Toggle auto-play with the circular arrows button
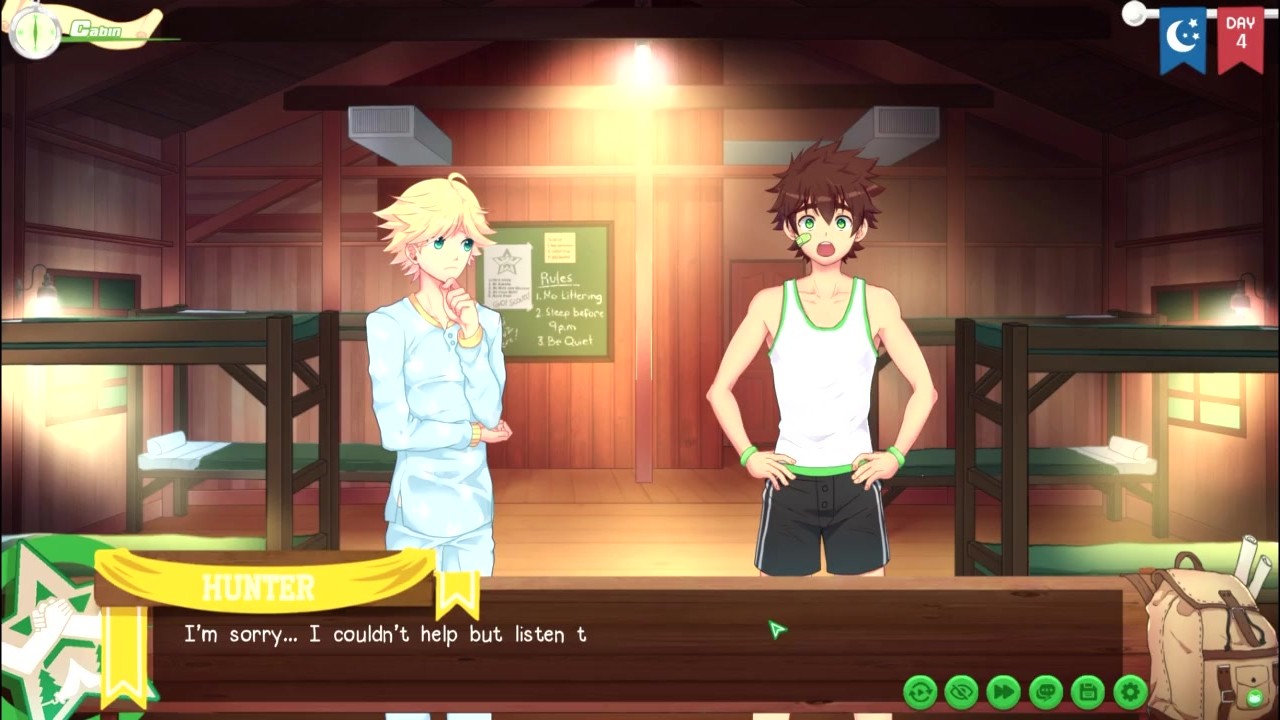The image size is (1280, 720). pyautogui.click(x=920, y=691)
